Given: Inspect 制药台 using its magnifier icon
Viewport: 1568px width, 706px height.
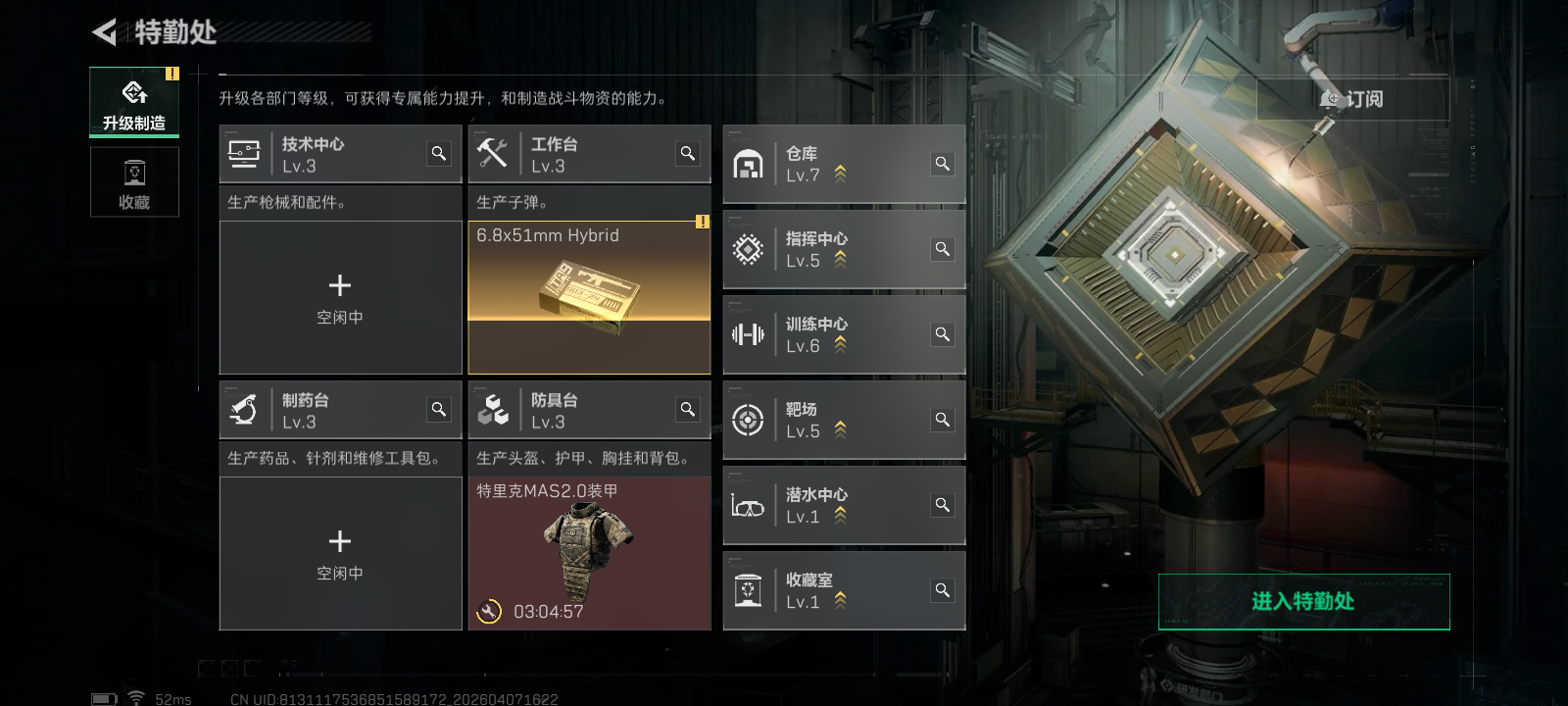Looking at the screenshot, I should 439,409.
